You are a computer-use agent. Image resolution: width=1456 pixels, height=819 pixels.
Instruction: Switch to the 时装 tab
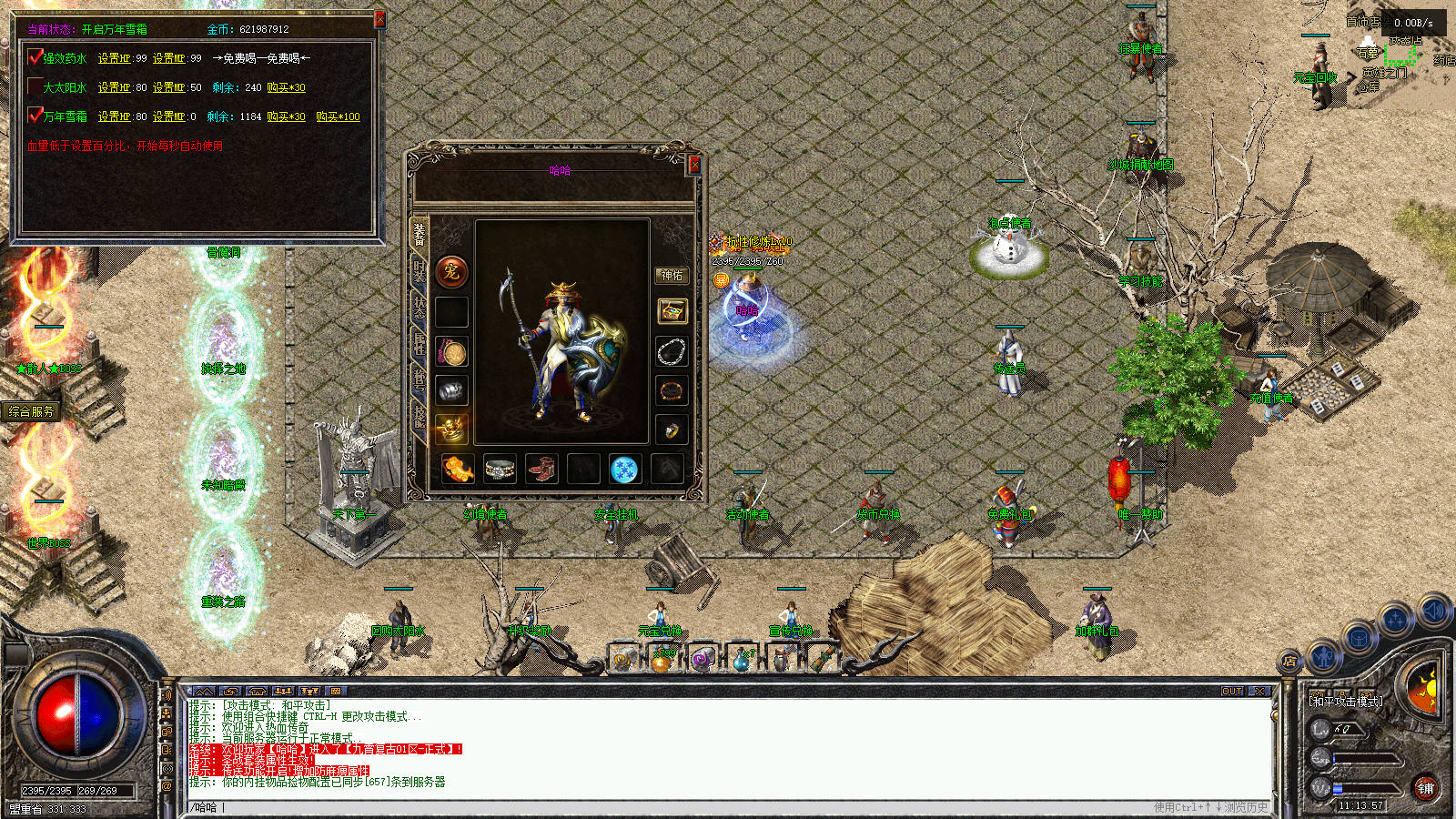coord(419,272)
